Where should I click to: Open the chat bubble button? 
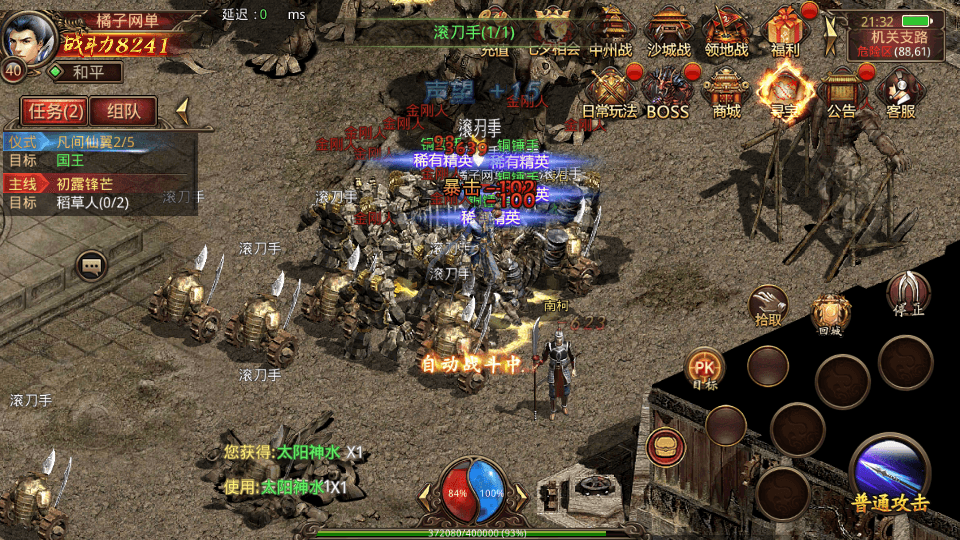(92, 266)
